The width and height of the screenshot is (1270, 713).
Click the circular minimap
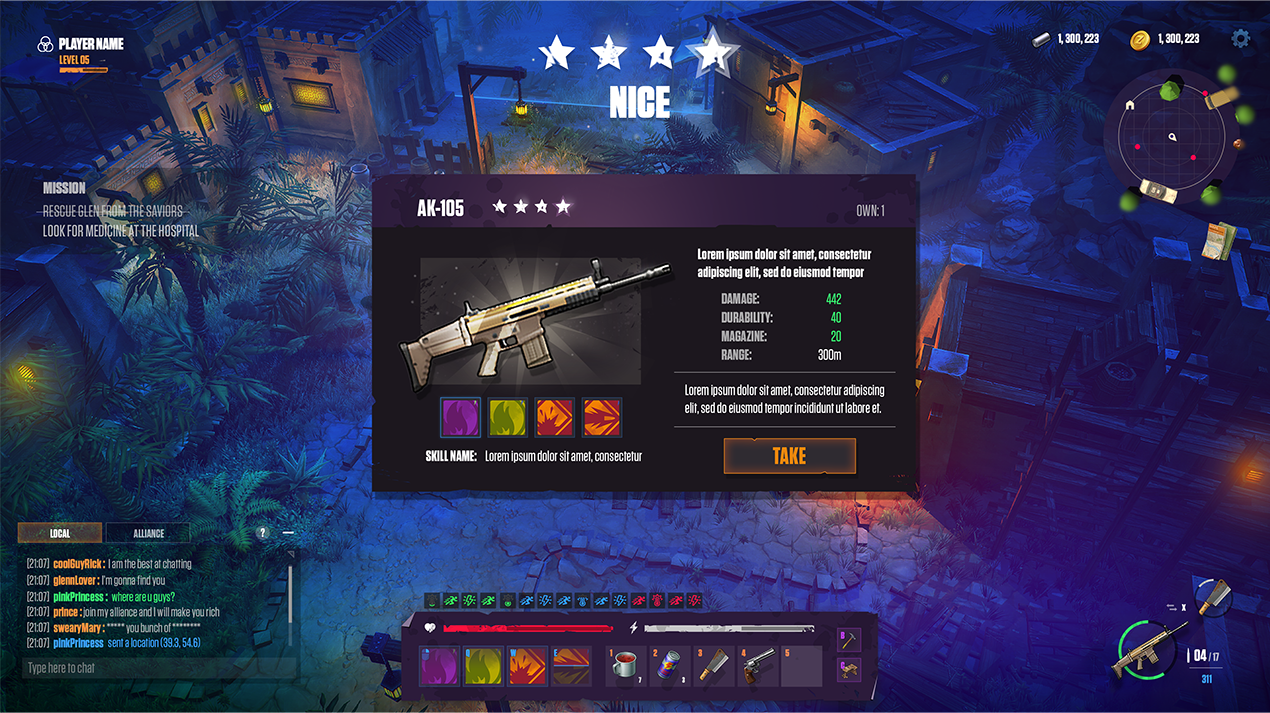point(1172,137)
